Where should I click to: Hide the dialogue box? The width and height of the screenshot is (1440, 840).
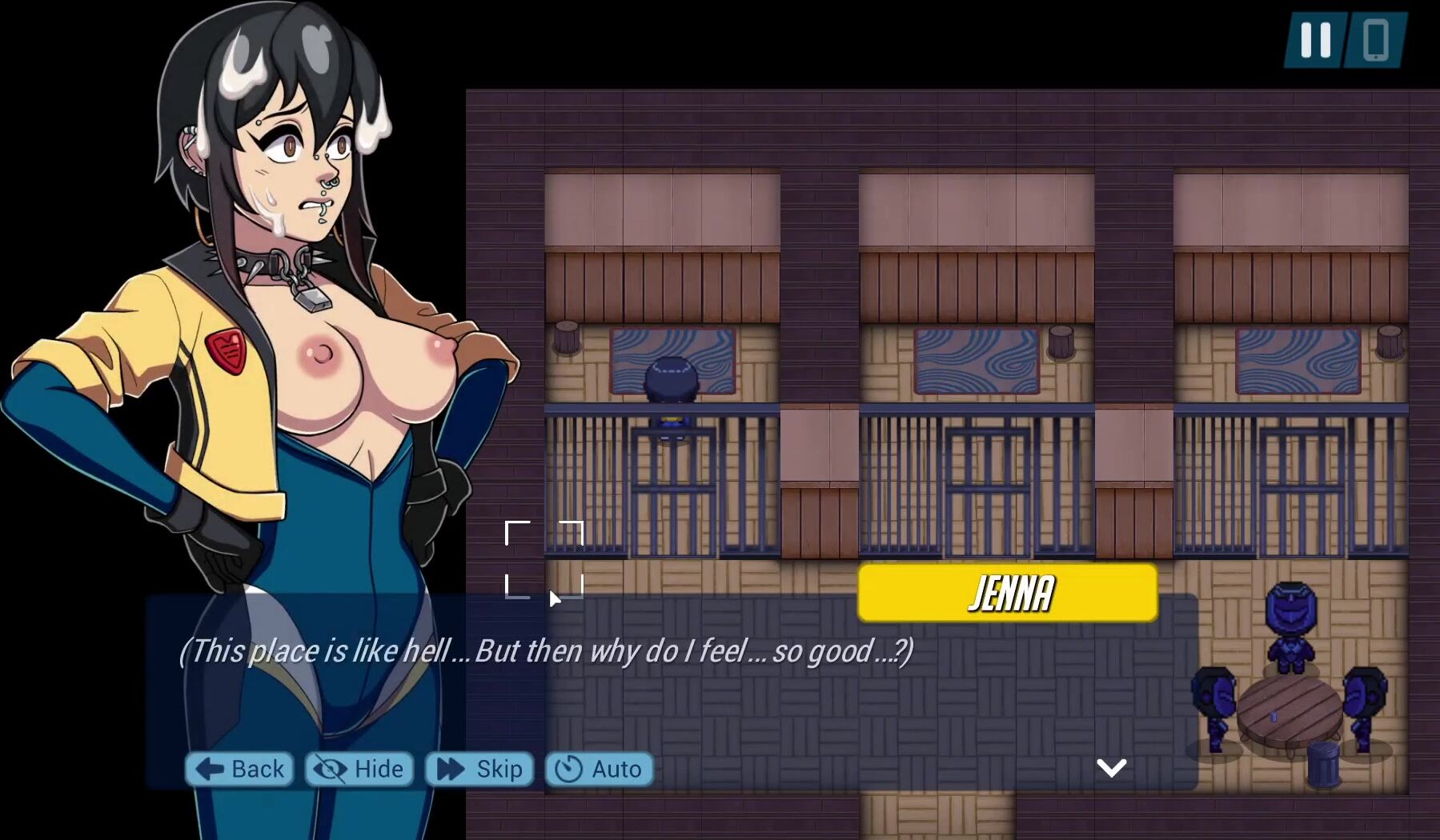click(359, 769)
